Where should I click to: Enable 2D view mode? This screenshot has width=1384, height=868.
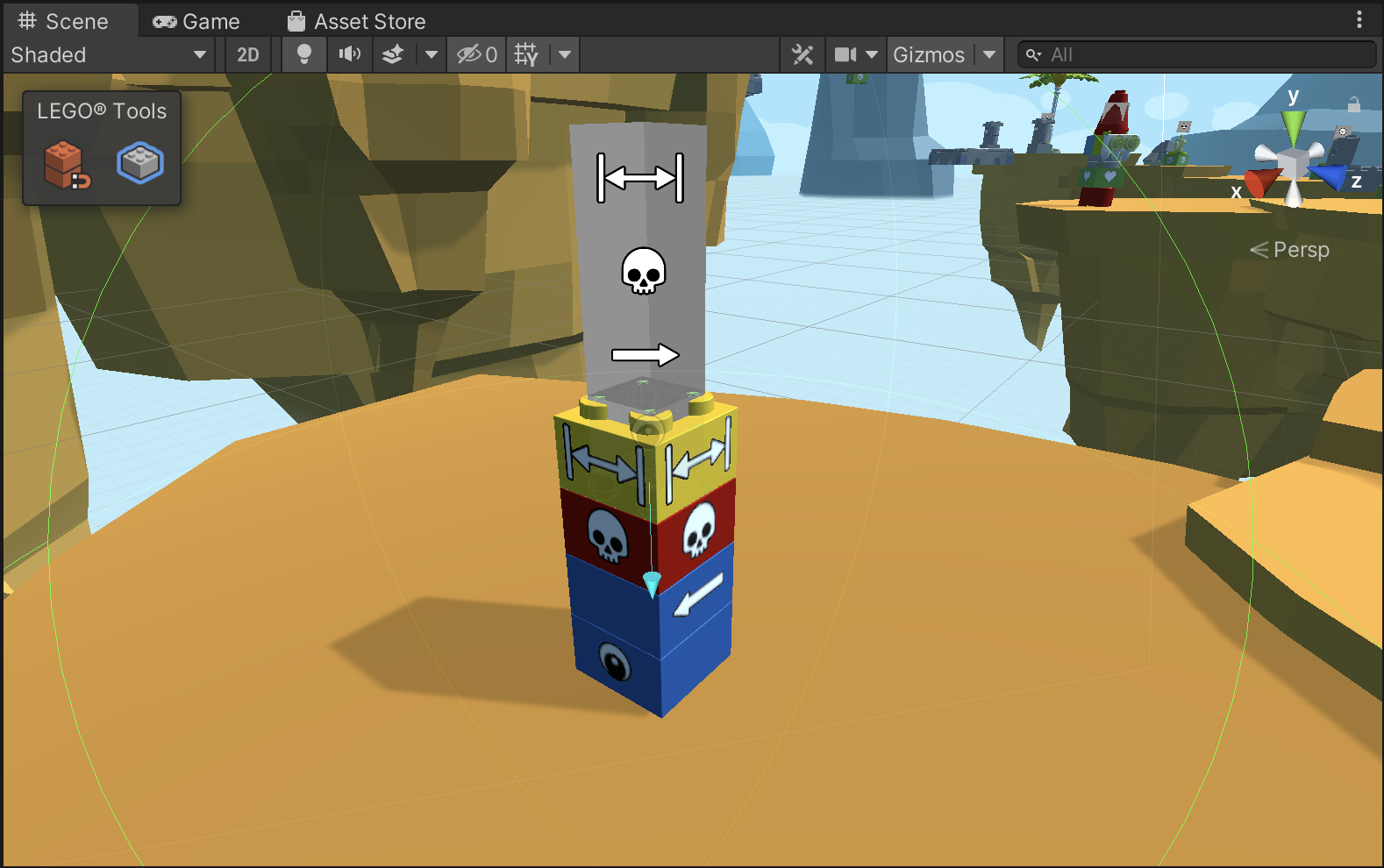(x=247, y=54)
